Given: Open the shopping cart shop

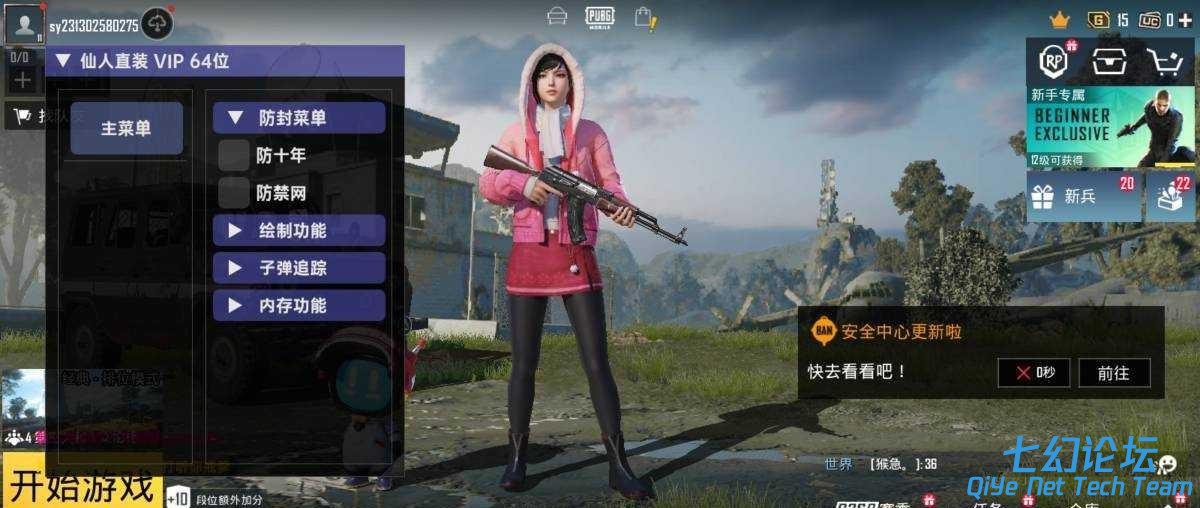Looking at the screenshot, I should pos(1164,62).
